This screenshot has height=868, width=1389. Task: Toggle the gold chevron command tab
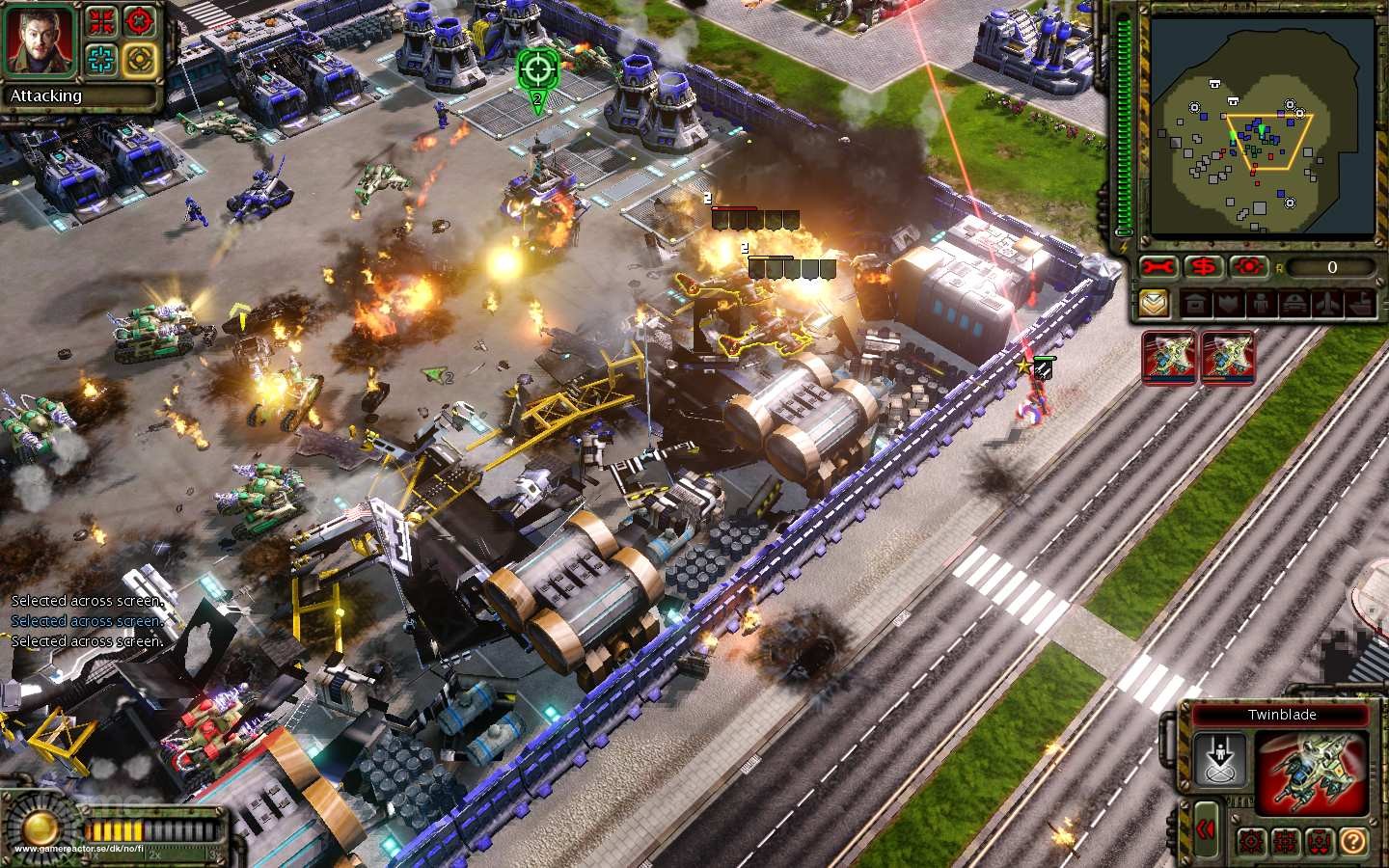tap(1155, 302)
